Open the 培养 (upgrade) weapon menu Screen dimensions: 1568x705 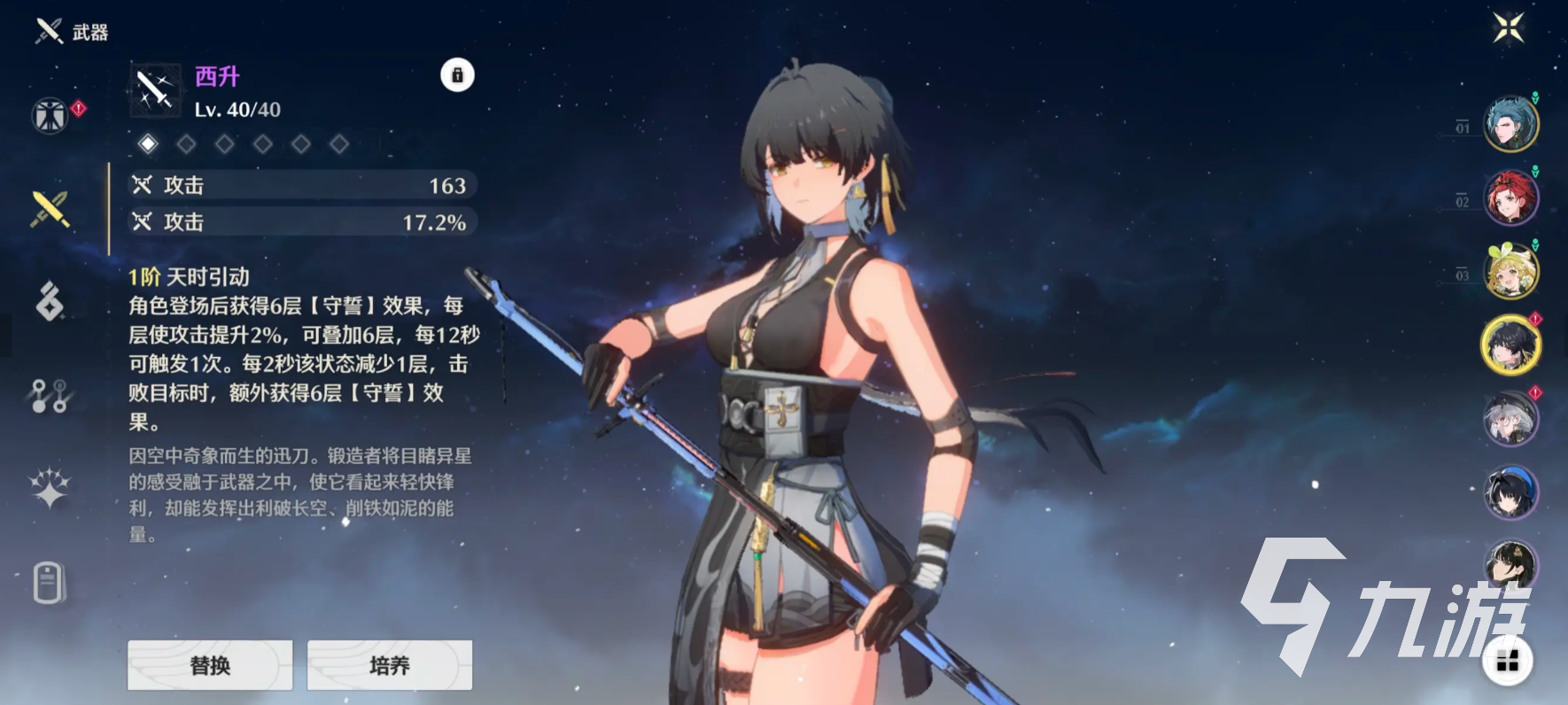tap(389, 665)
